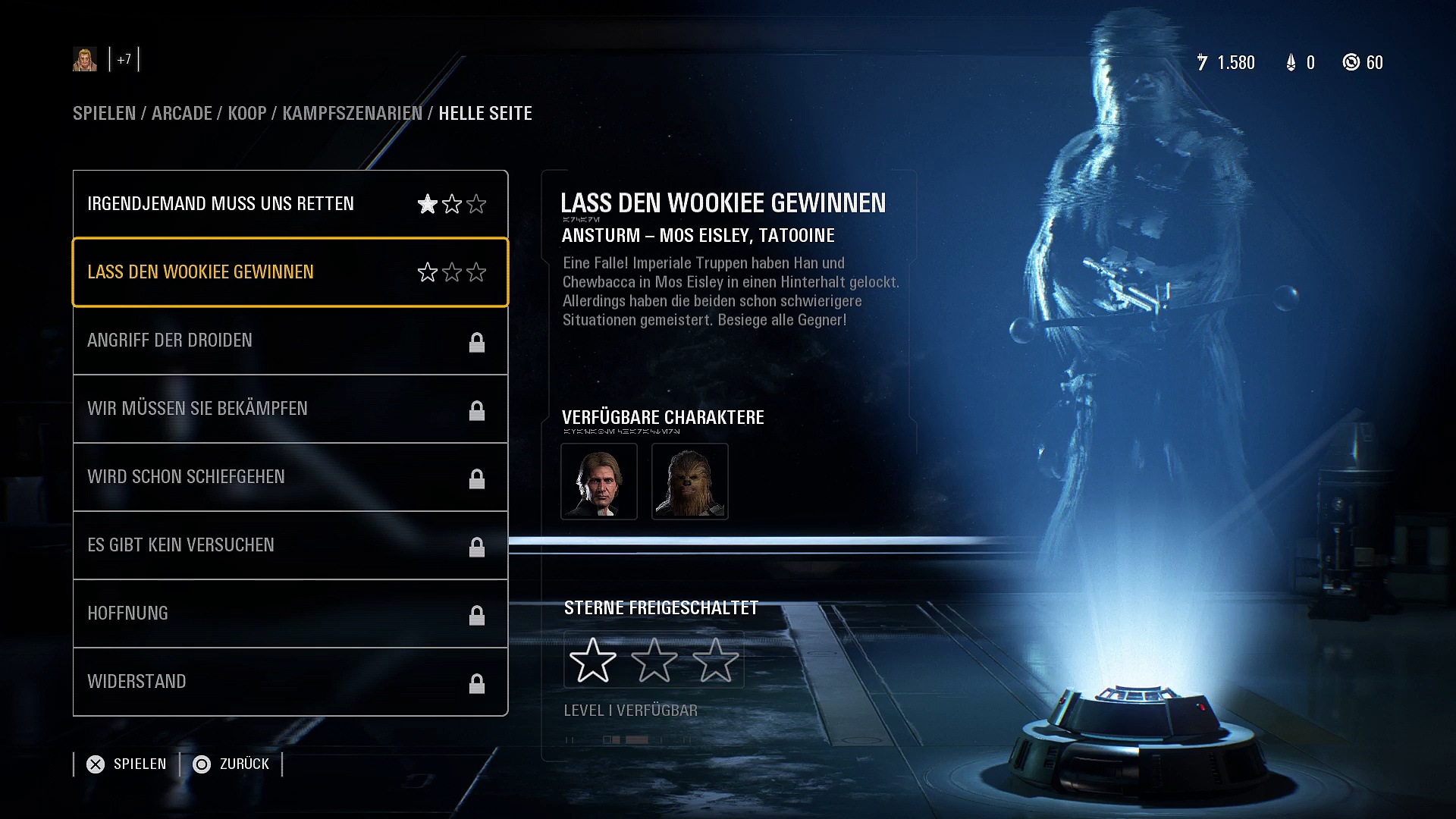Pick the locked Hoffnung scenario
Screen dimensions: 1456x819
pyautogui.click(x=290, y=613)
